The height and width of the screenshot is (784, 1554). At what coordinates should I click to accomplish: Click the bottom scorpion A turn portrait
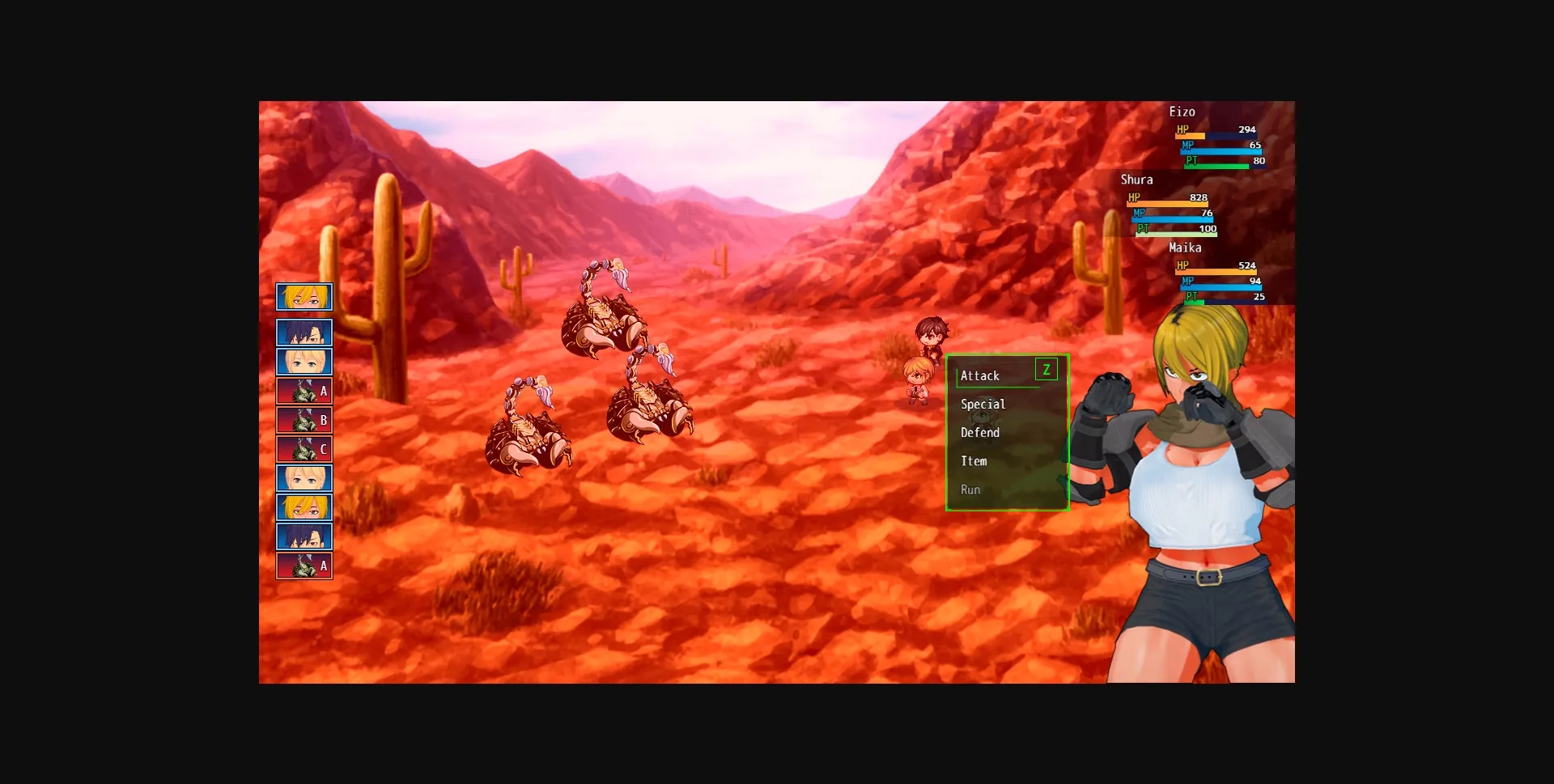coord(304,566)
